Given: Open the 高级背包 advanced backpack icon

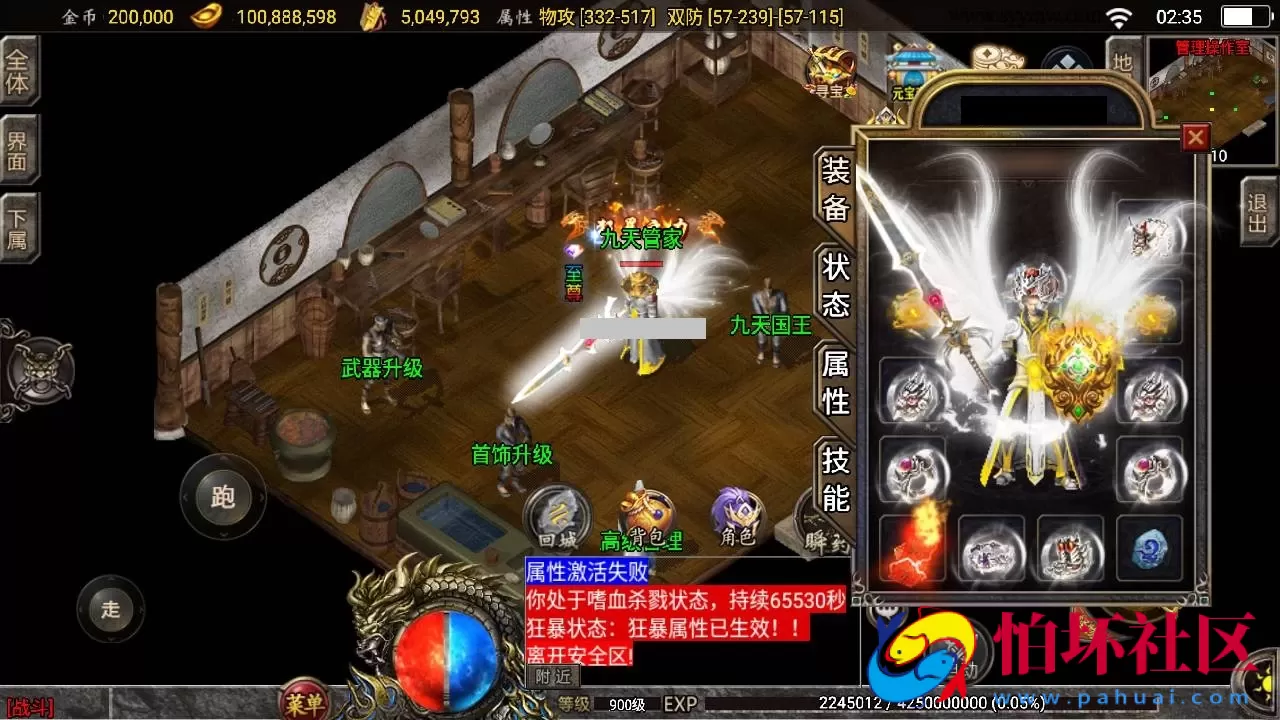Looking at the screenshot, I should pyautogui.click(x=645, y=508).
